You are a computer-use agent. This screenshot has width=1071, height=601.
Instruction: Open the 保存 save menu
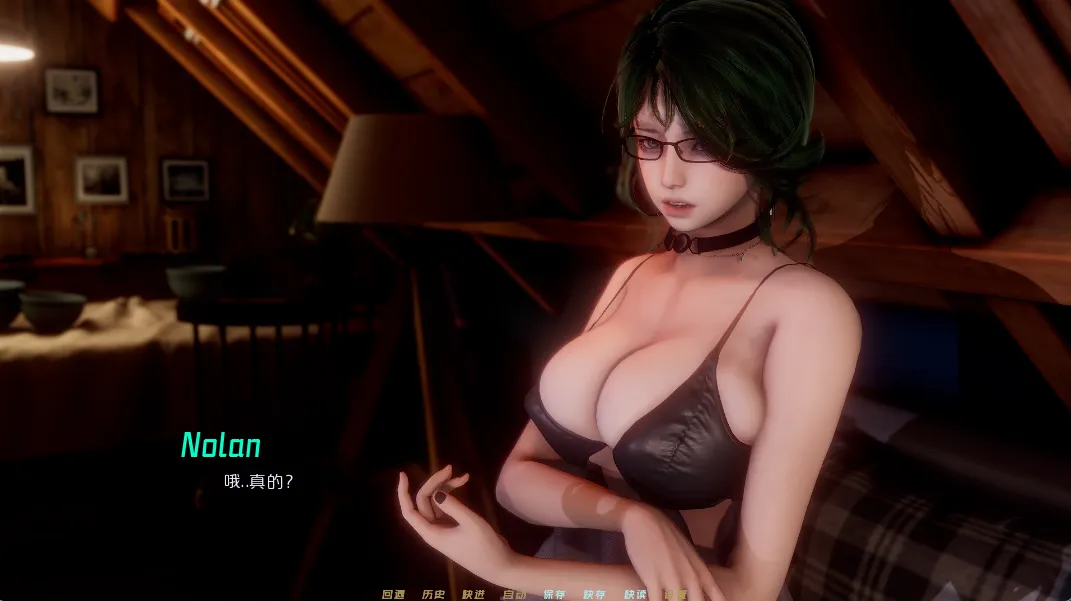554,594
